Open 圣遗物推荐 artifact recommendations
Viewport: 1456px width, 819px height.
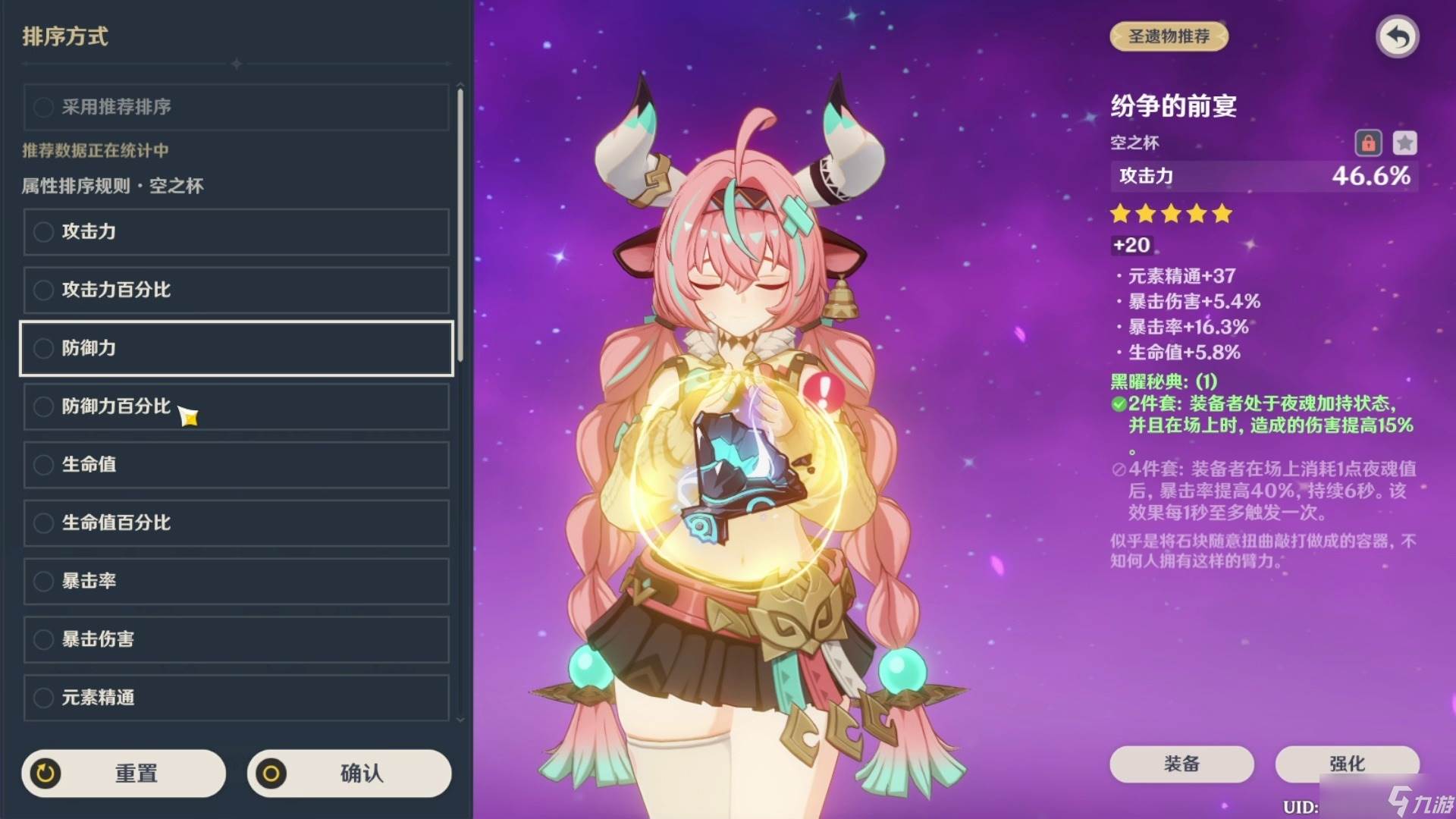pos(1169,36)
